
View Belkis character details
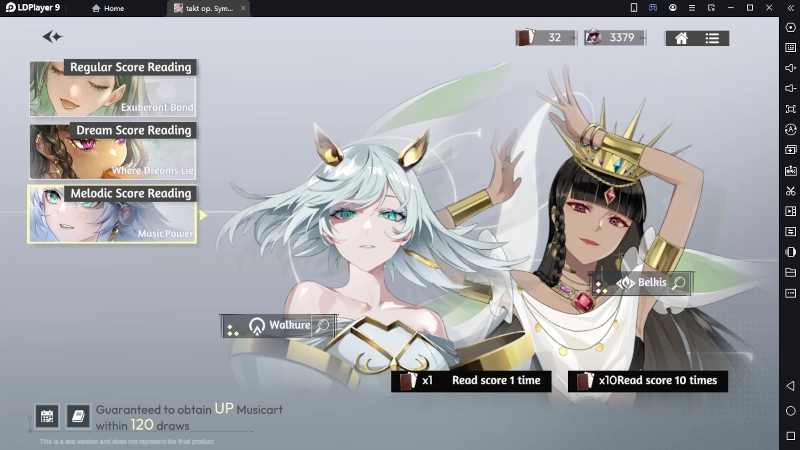[x=679, y=283]
